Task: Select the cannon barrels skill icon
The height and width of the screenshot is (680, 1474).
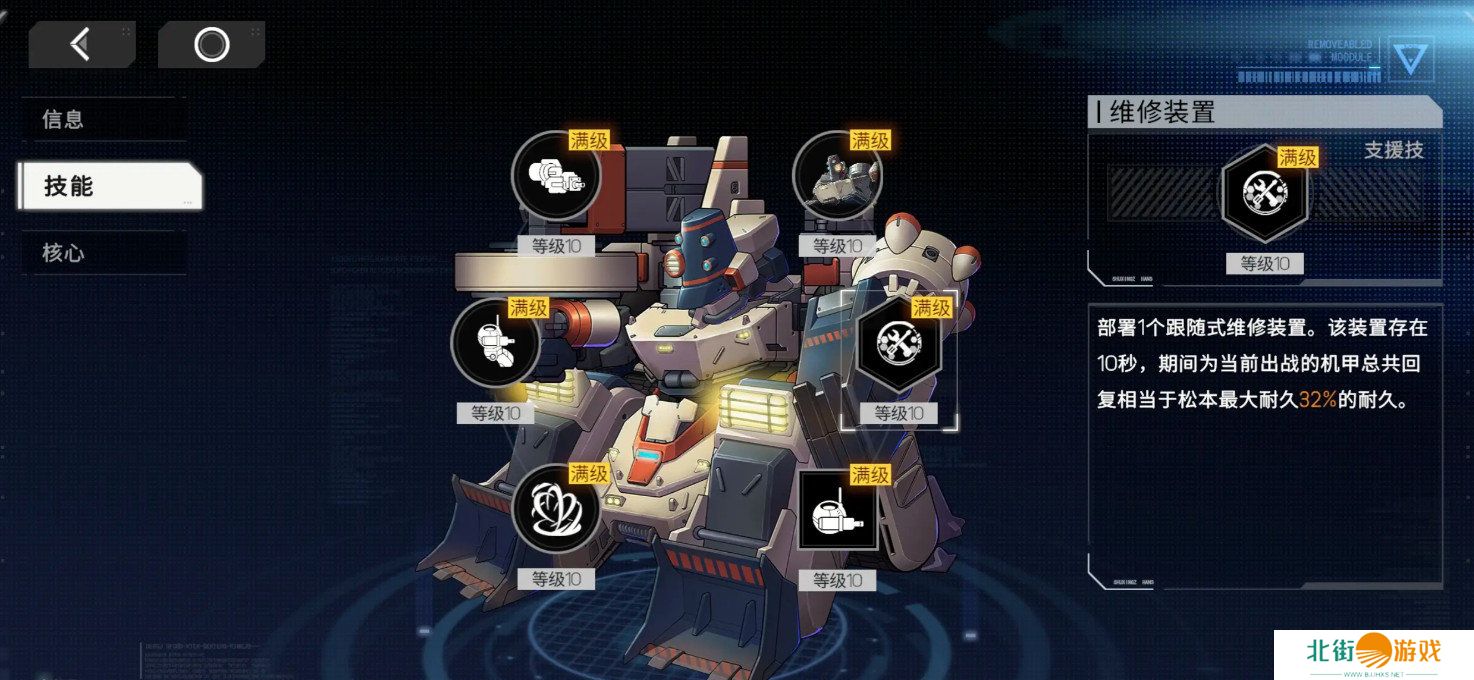Action: (556, 177)
